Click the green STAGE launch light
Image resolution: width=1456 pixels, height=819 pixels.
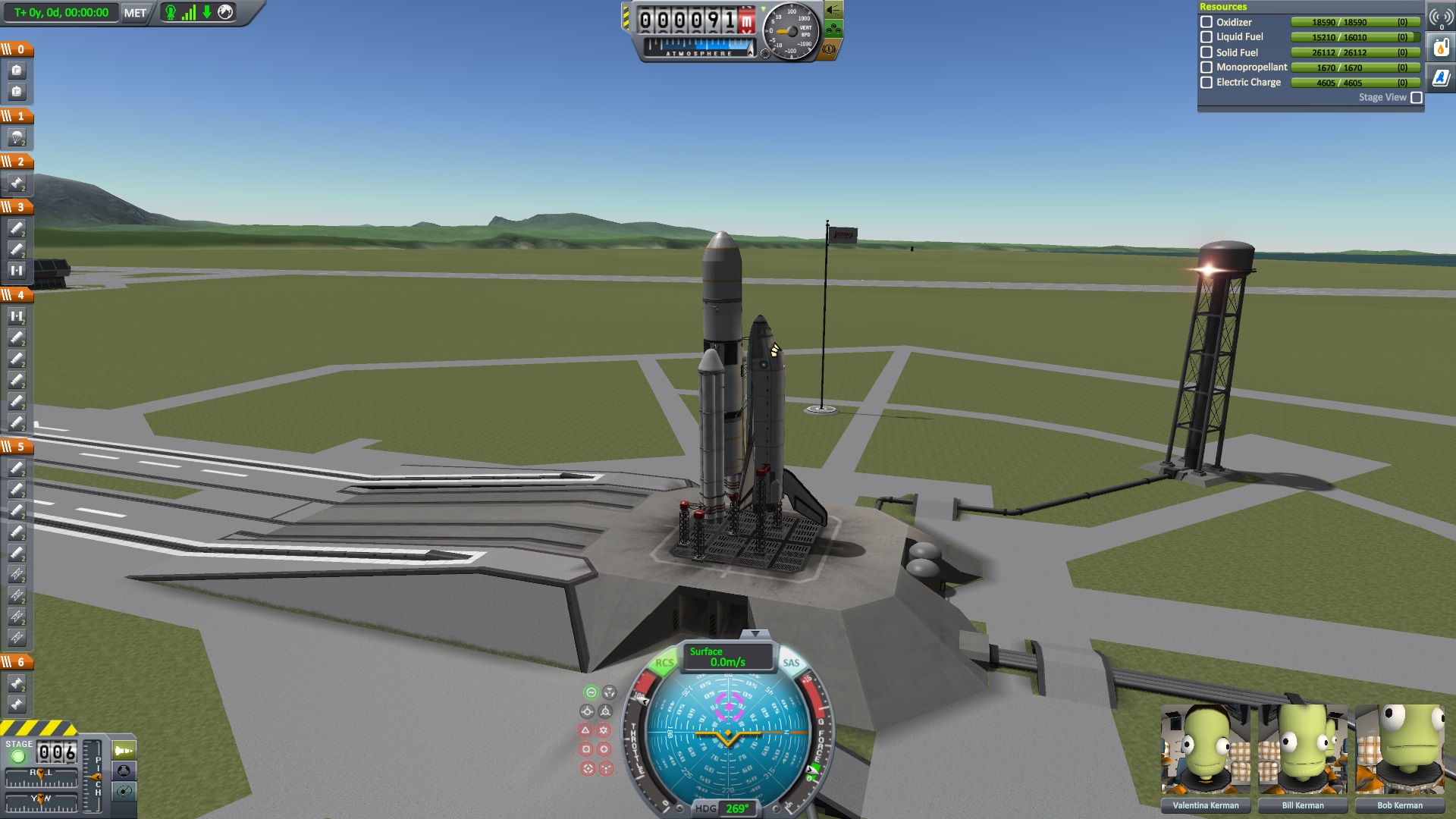[18, 756]
